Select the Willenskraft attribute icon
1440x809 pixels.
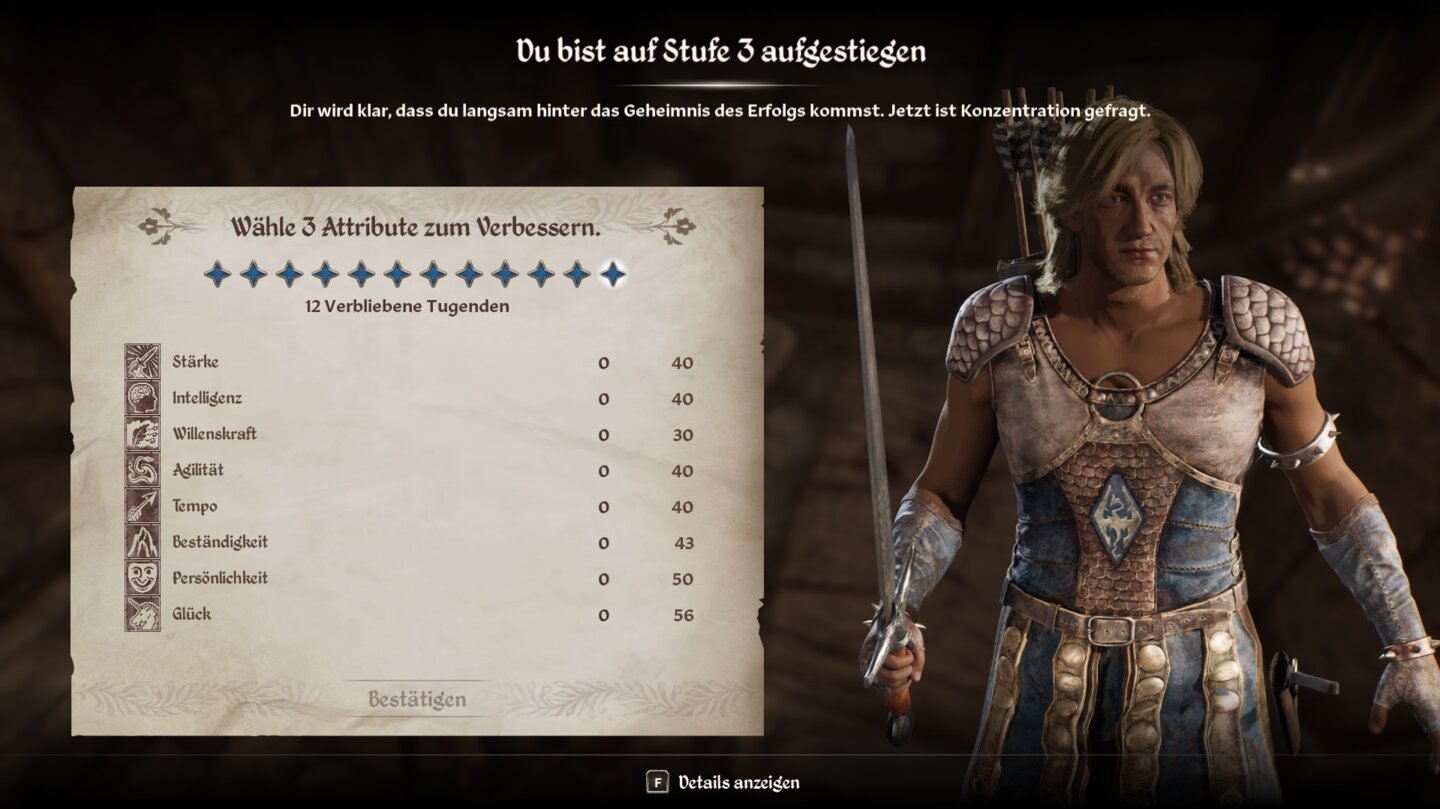point(145,434)
